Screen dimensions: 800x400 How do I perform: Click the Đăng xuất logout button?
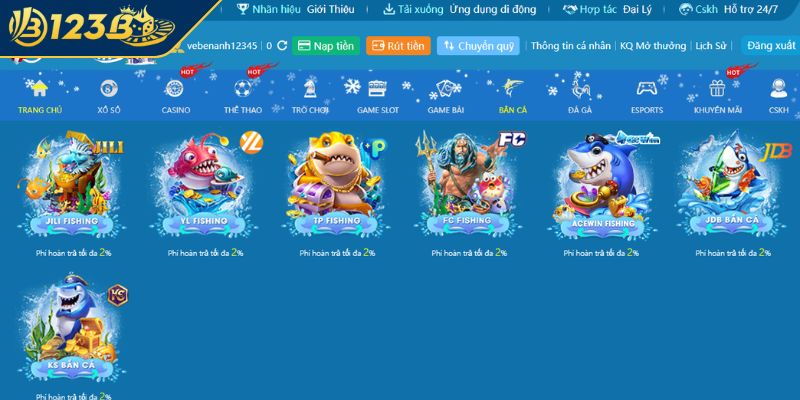pos(770,46)
